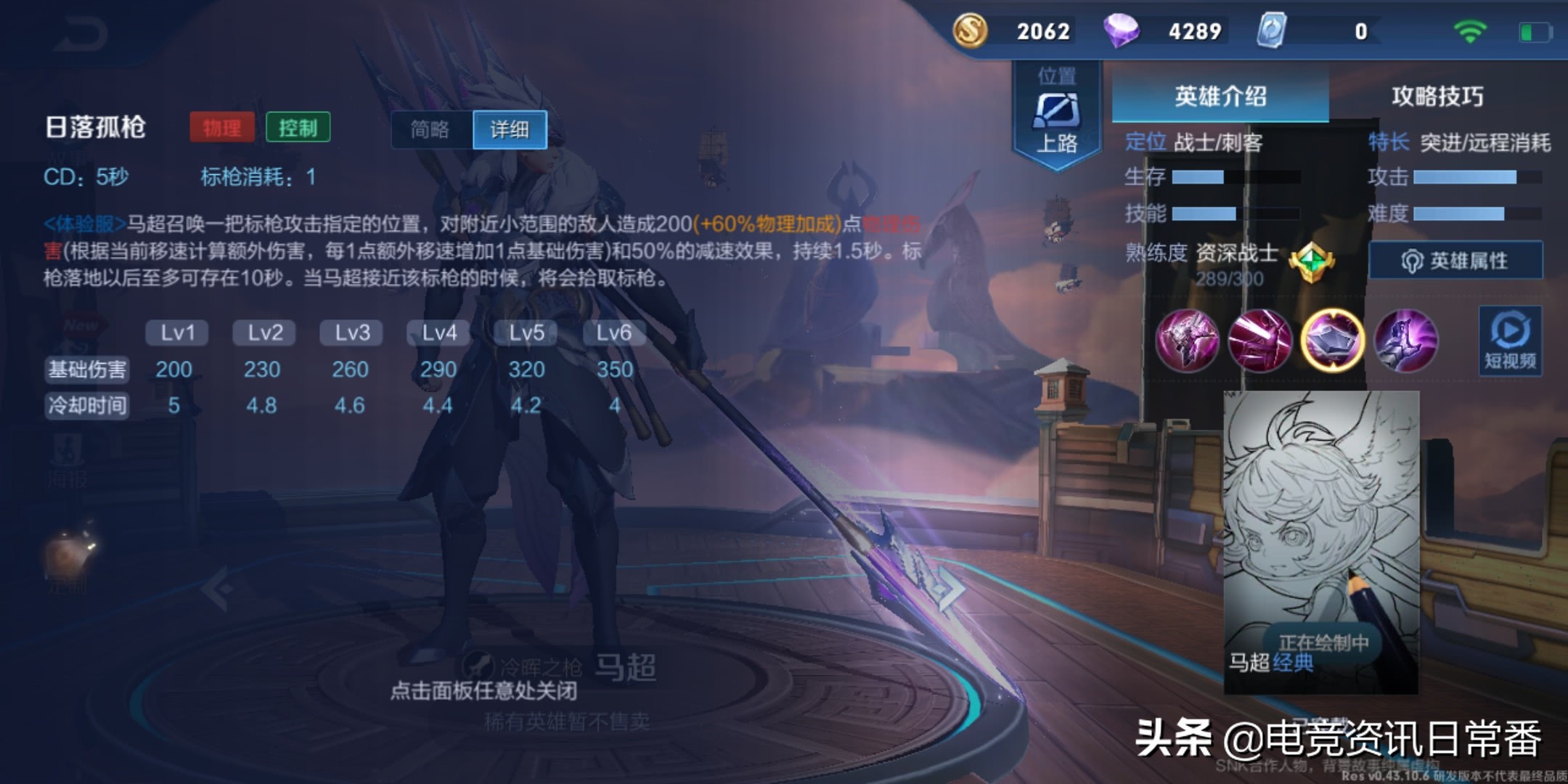The image size is (1568, 784).
Task: Select the Lv3 skill level column
Action: tap(351, 332)
